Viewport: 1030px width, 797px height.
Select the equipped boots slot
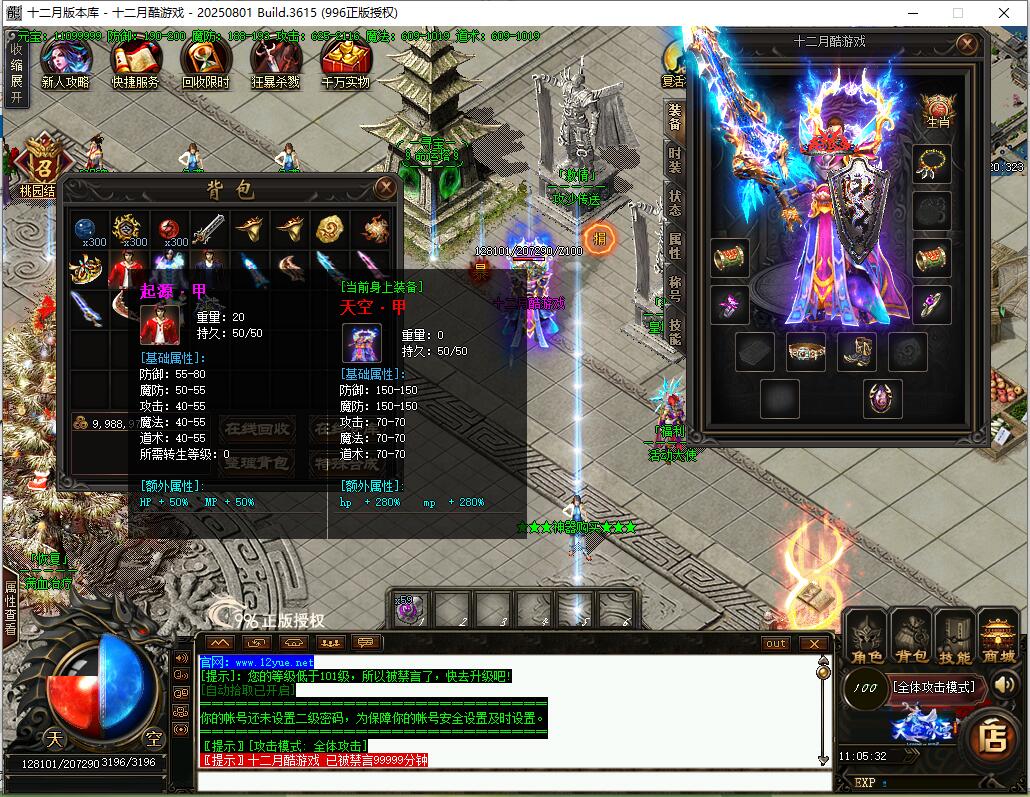(857, 352)
